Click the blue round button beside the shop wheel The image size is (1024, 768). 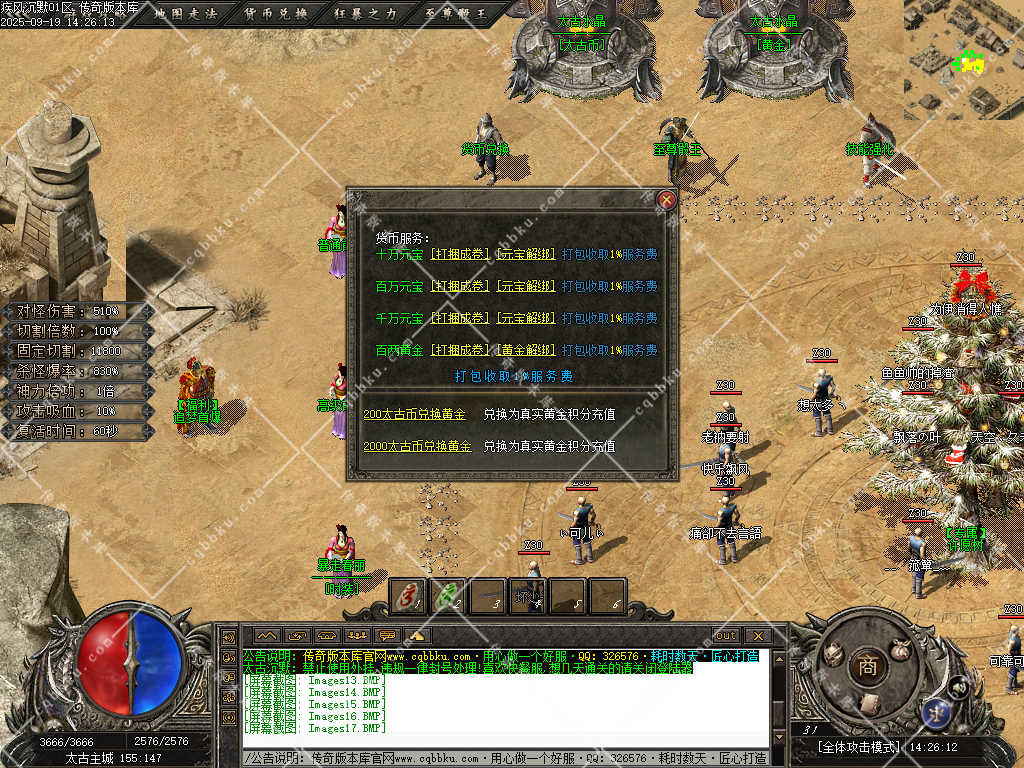938,712
